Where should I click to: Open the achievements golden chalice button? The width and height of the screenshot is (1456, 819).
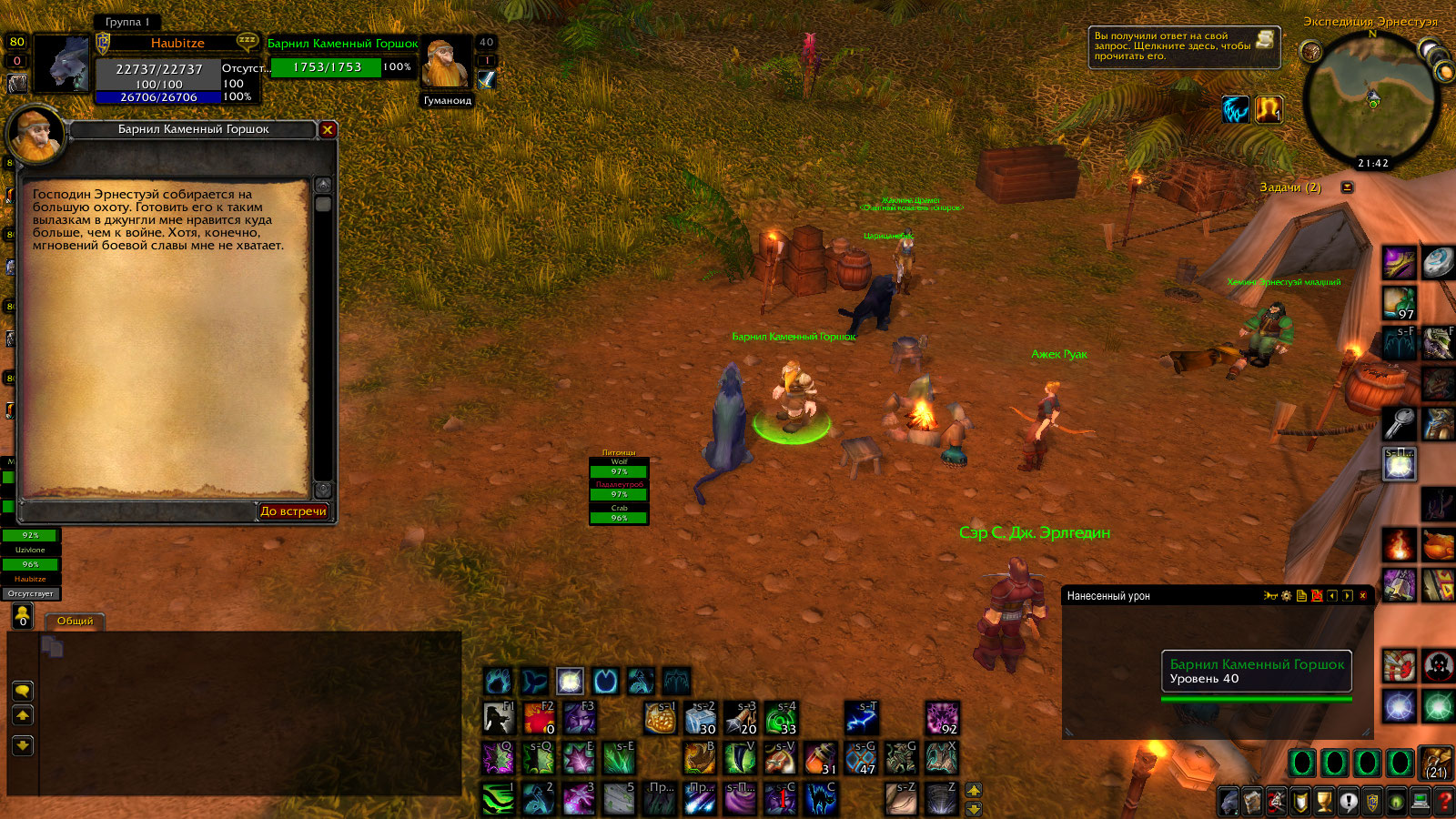[x=1324, y=802]
